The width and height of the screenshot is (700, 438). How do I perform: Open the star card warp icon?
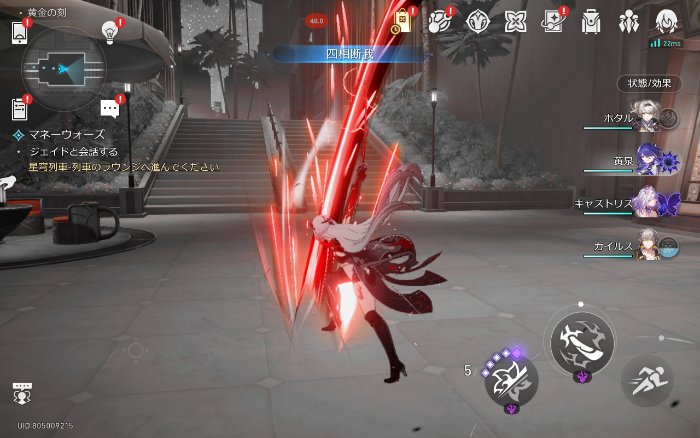coord(553,22)
